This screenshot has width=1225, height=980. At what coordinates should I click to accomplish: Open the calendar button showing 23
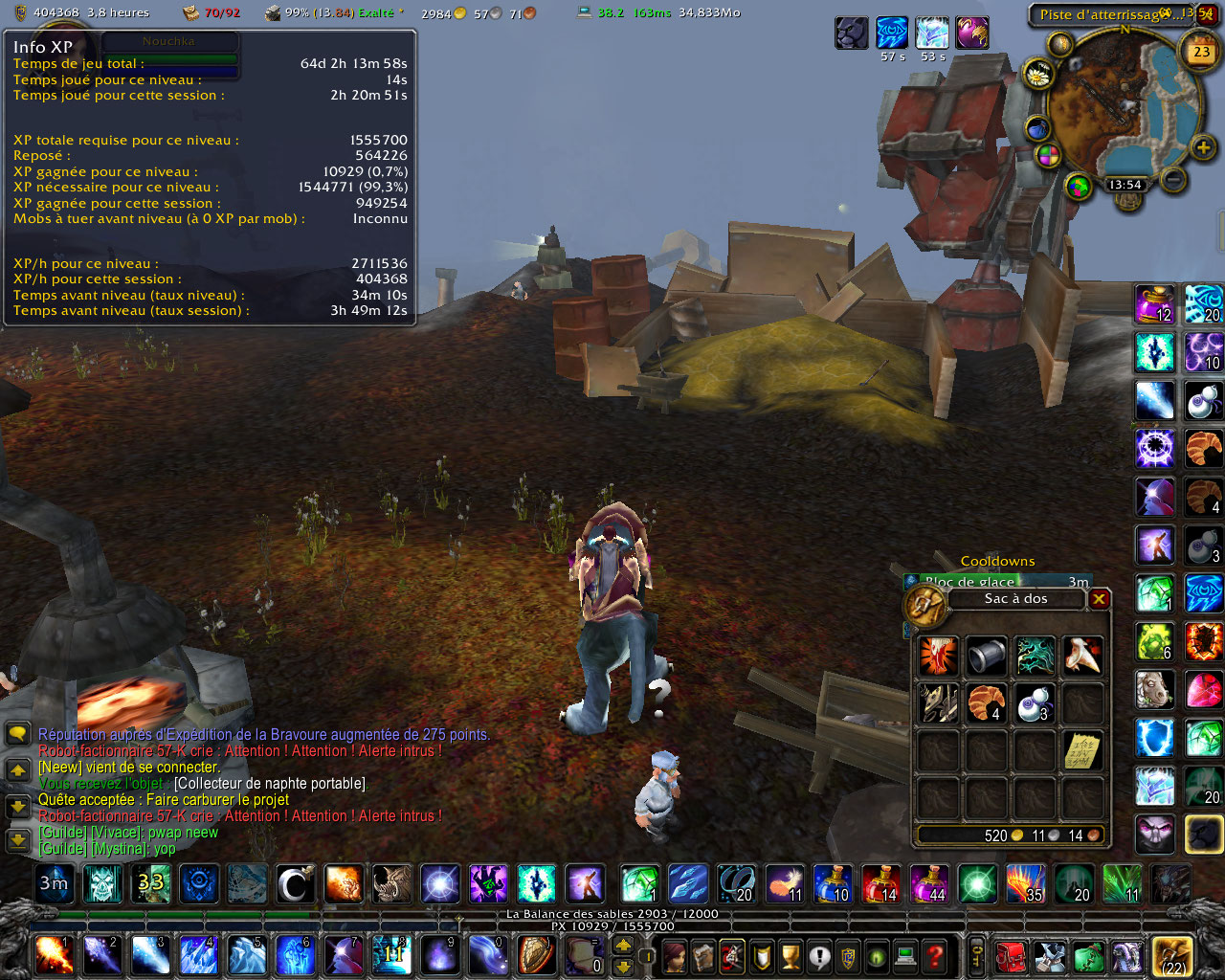pos(1201,52)
